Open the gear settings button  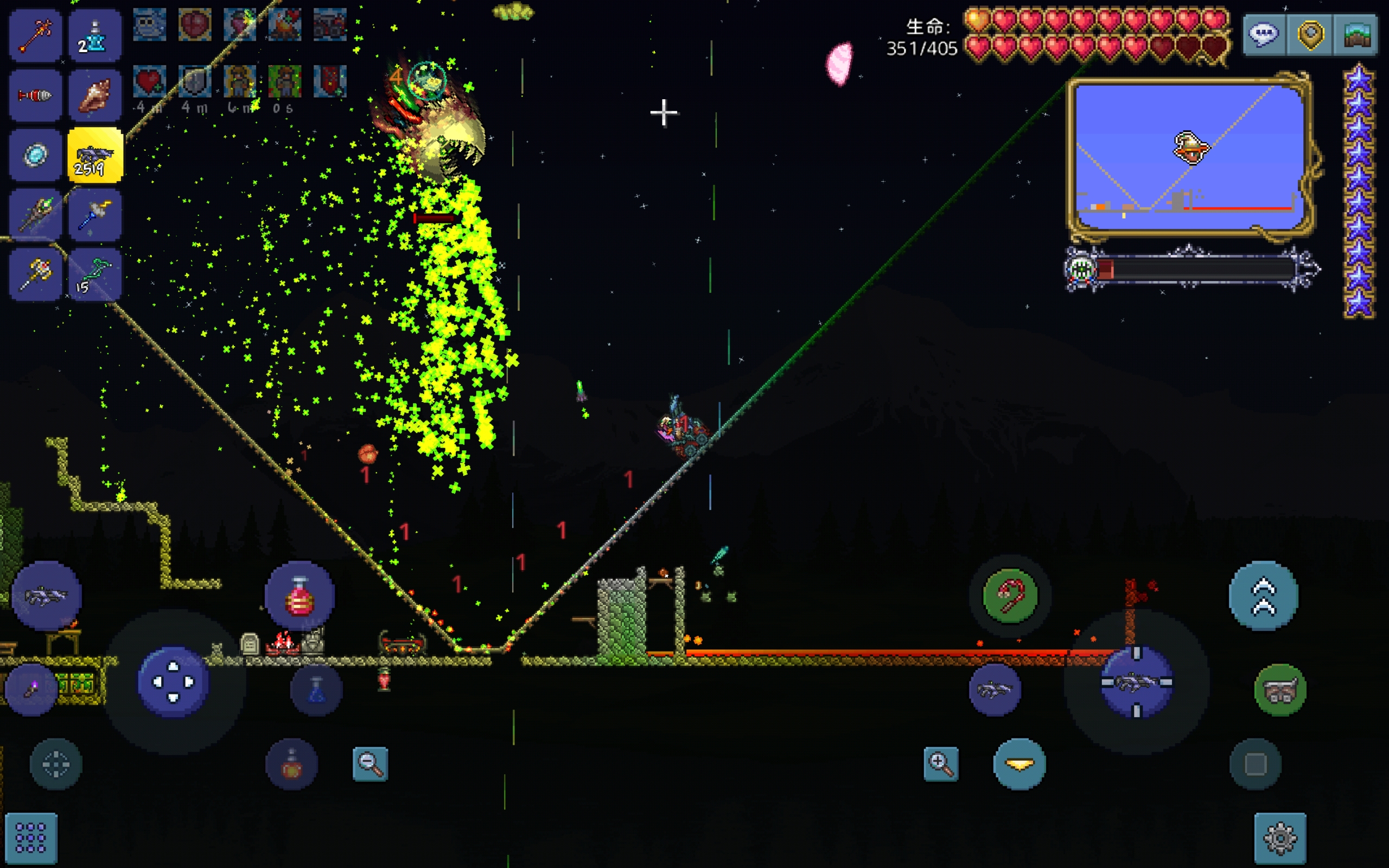tap(1280, 838)
